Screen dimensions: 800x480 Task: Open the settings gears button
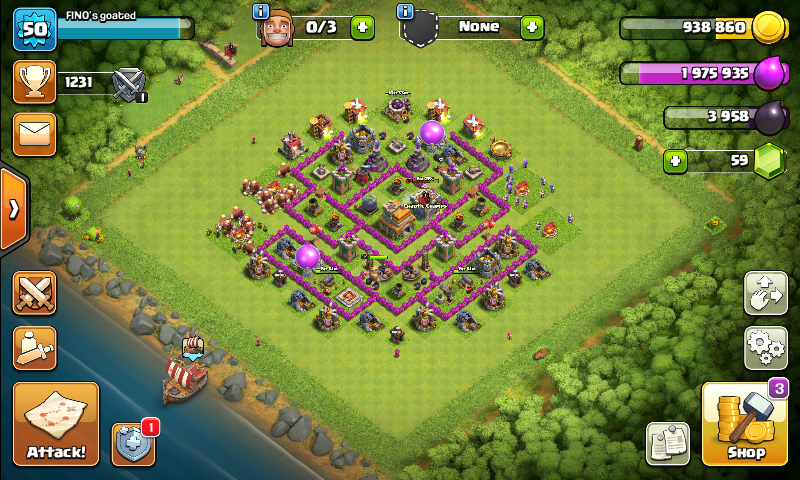click(765, 347)
